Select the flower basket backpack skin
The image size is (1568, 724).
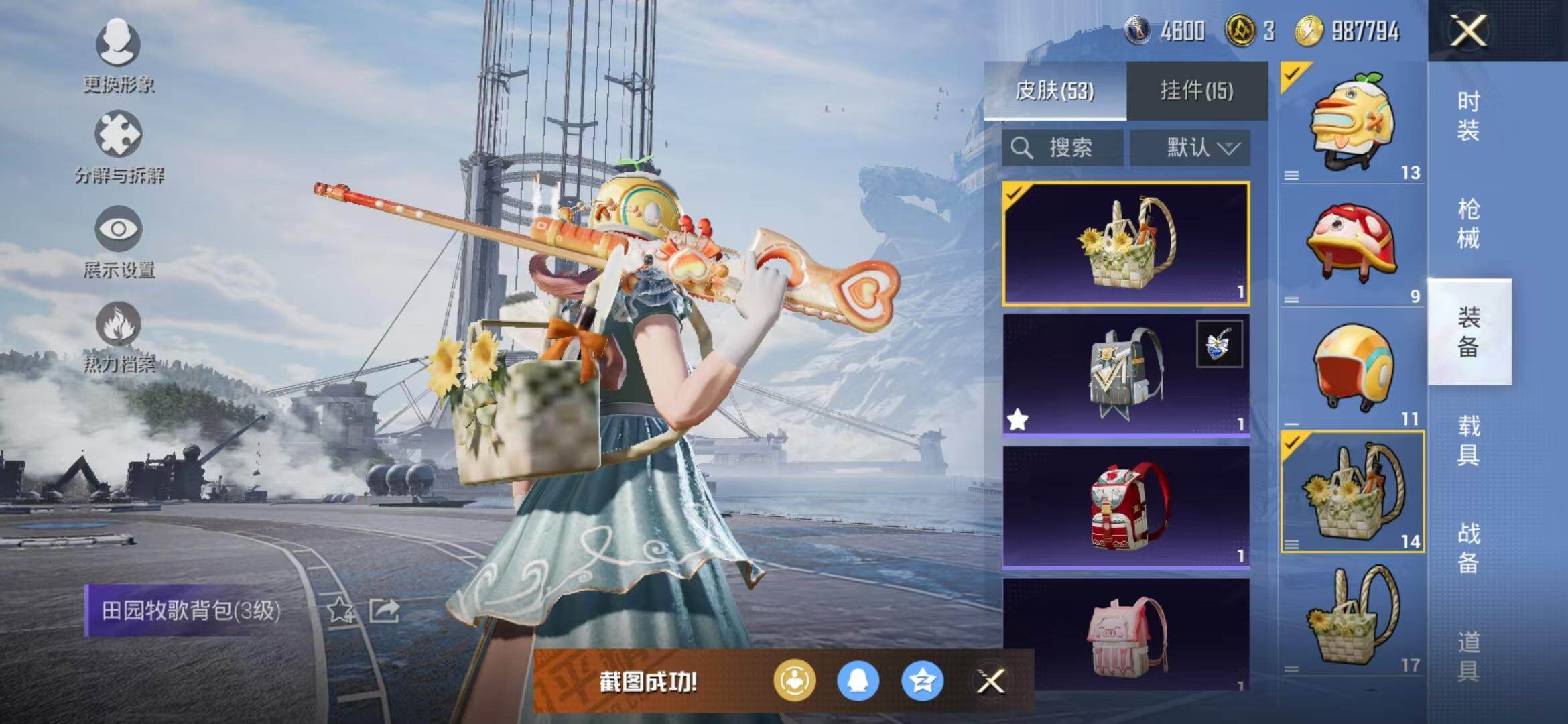(x=1126, y=243)
